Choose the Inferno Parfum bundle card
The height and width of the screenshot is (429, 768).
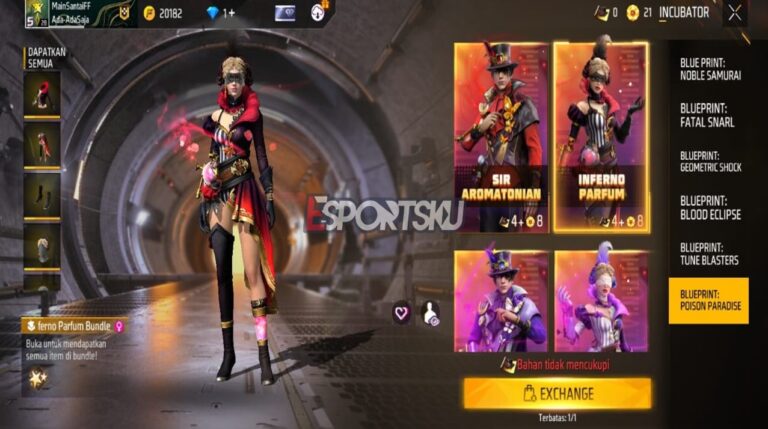pos(600,137)
